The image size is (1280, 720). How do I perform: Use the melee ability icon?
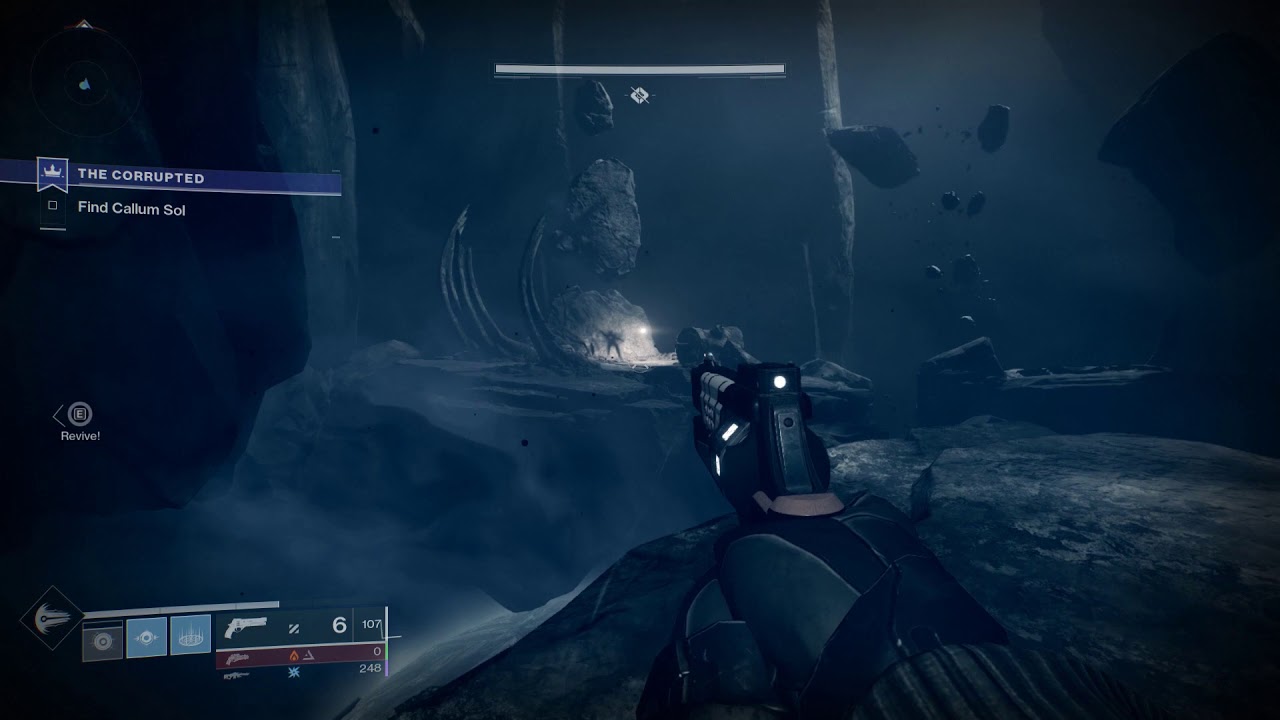click(x=146, y=637)
